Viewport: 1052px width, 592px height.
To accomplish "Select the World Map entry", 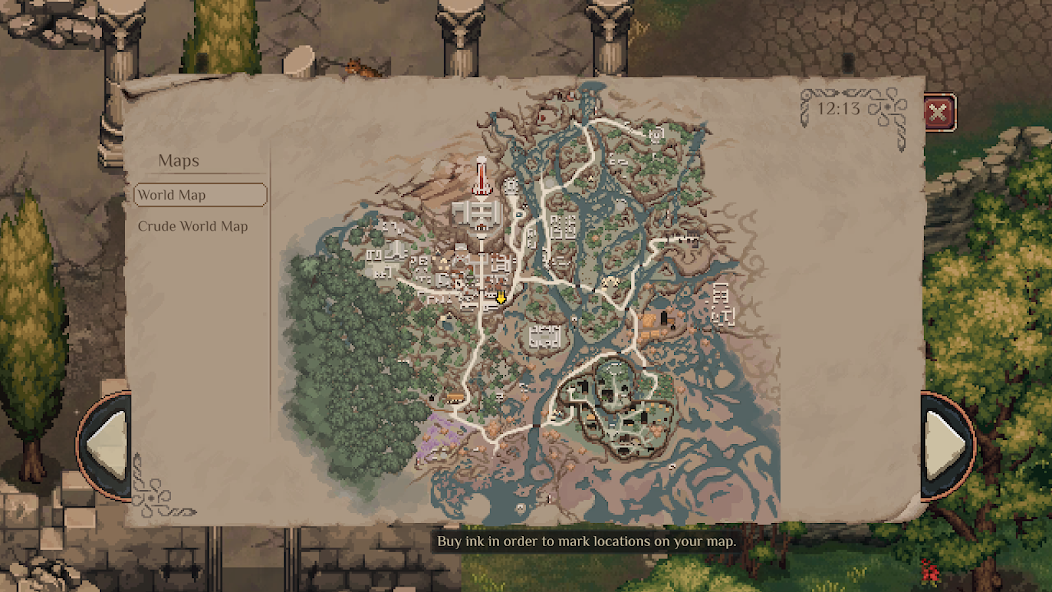I will click(200, 195).
